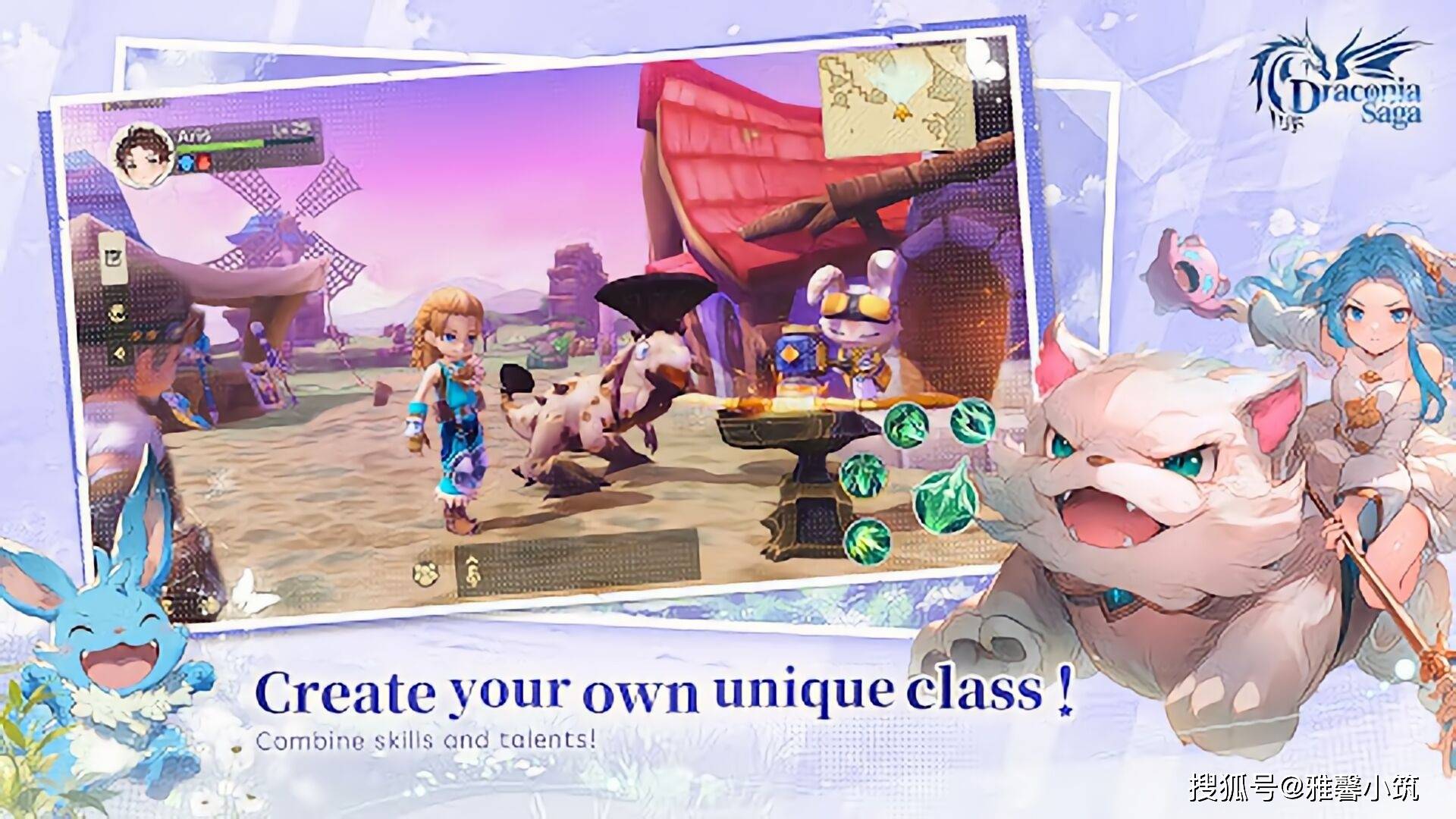Viewport: 1456px width, 819px height.
Task: Activate the largest green skill button
Action: point(943,497)
